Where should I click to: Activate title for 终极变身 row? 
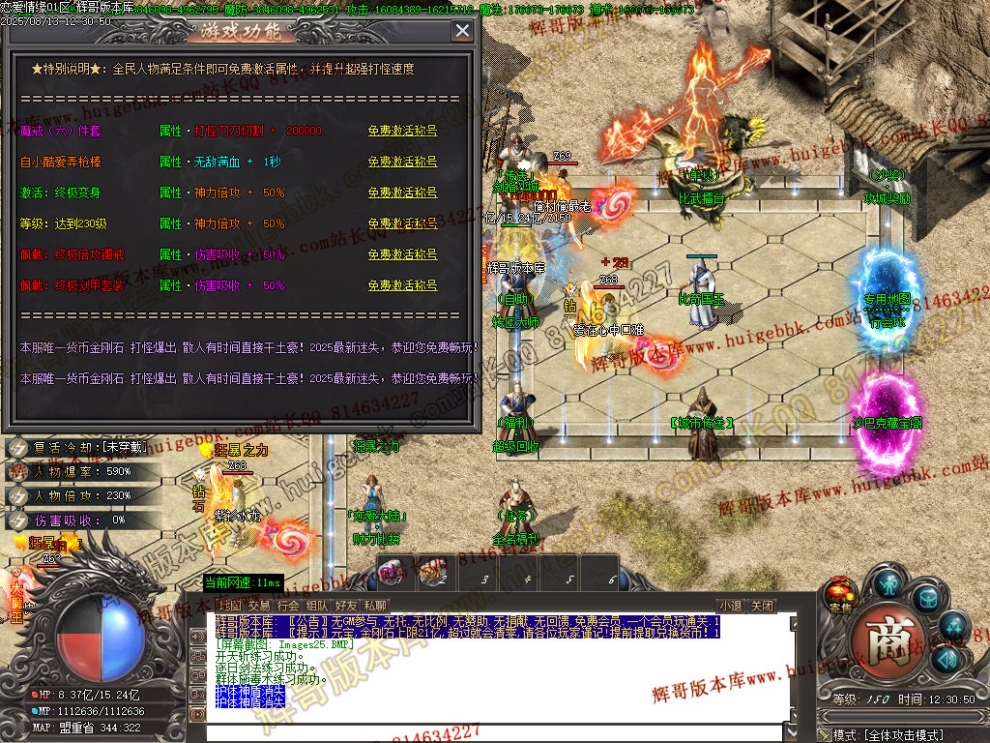pos(402,193)
